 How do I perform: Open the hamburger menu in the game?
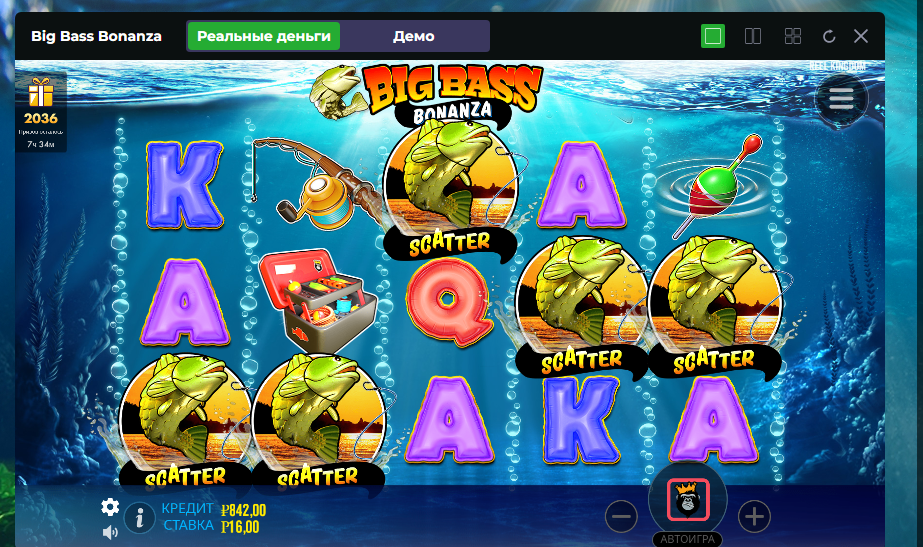click(x=841, y=98)
